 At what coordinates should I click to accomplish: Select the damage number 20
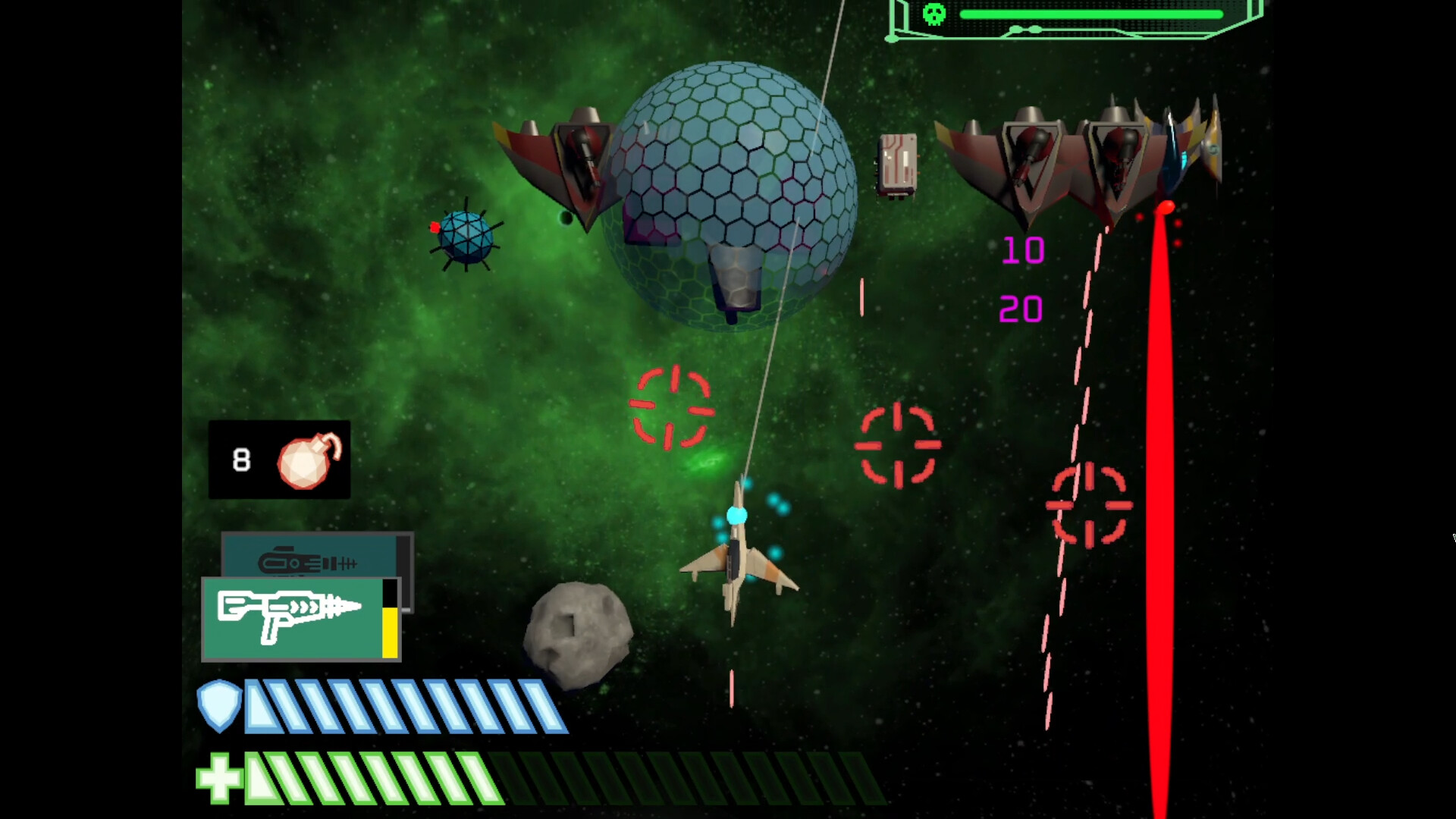click(1023, 309)
